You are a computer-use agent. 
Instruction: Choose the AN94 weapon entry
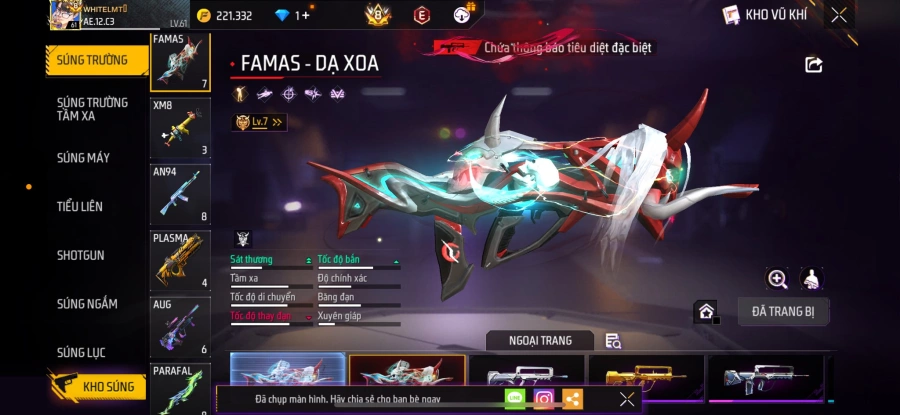click(x=180, y=194)
